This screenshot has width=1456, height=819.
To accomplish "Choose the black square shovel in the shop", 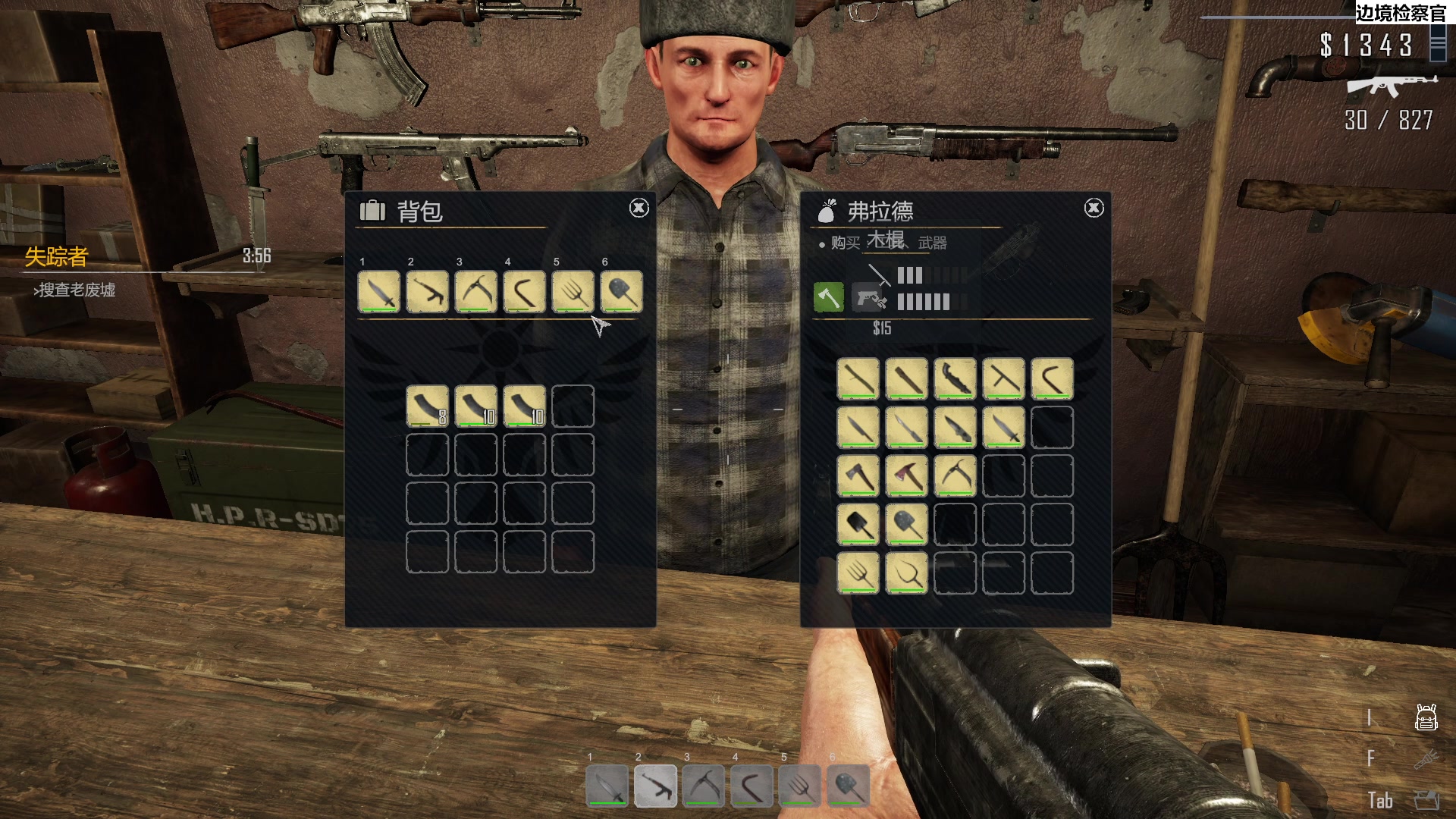I will tap(858, 524).
